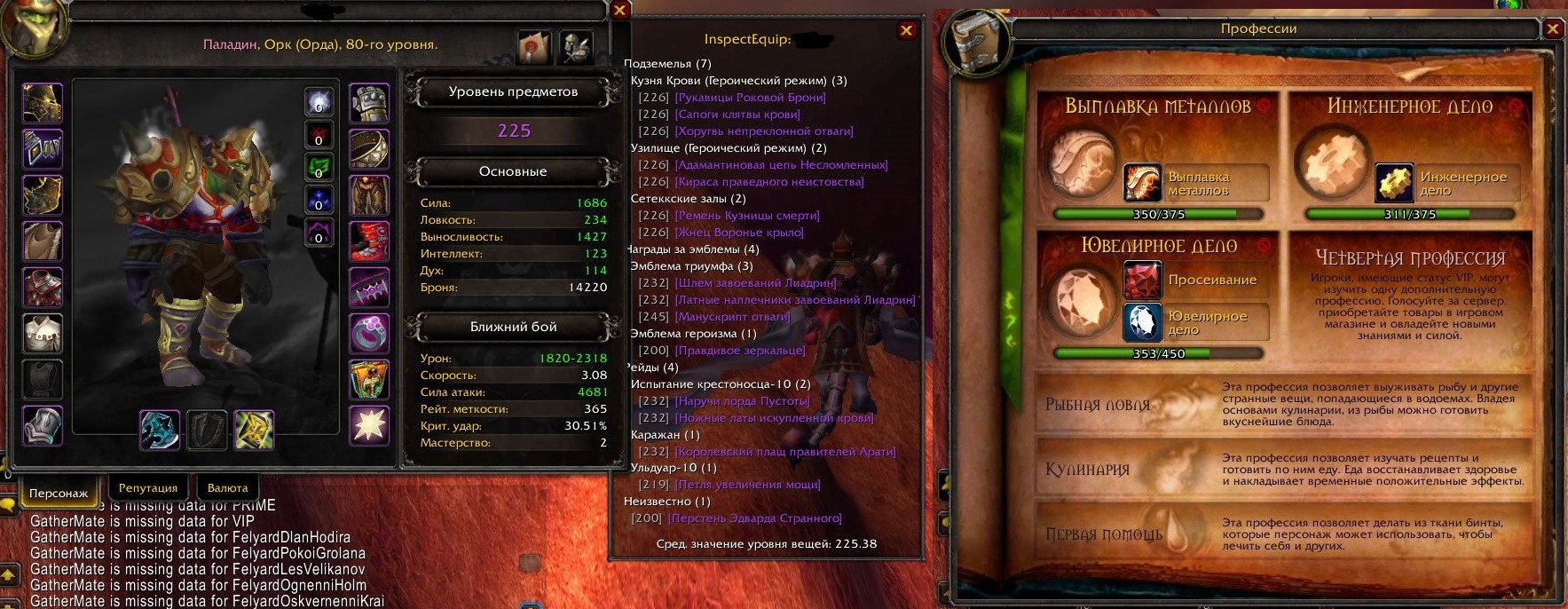Click the Рукавицы Роковой Брони item link
The width and height of the screenshot is (1568, 609).
coord(750,98)
